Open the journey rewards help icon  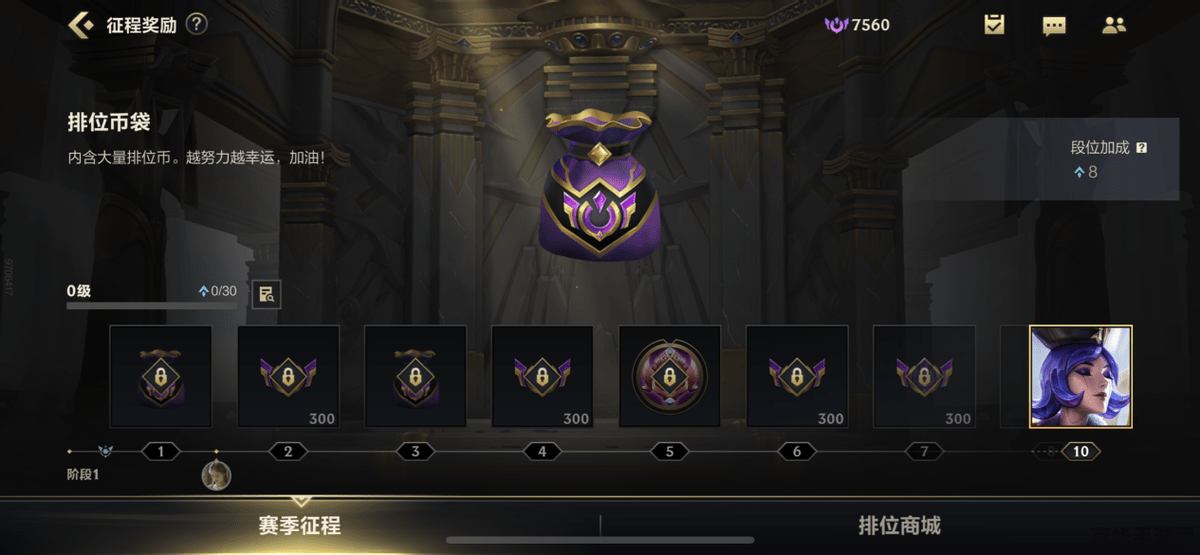pyautogui.click(x=197, y=24)
